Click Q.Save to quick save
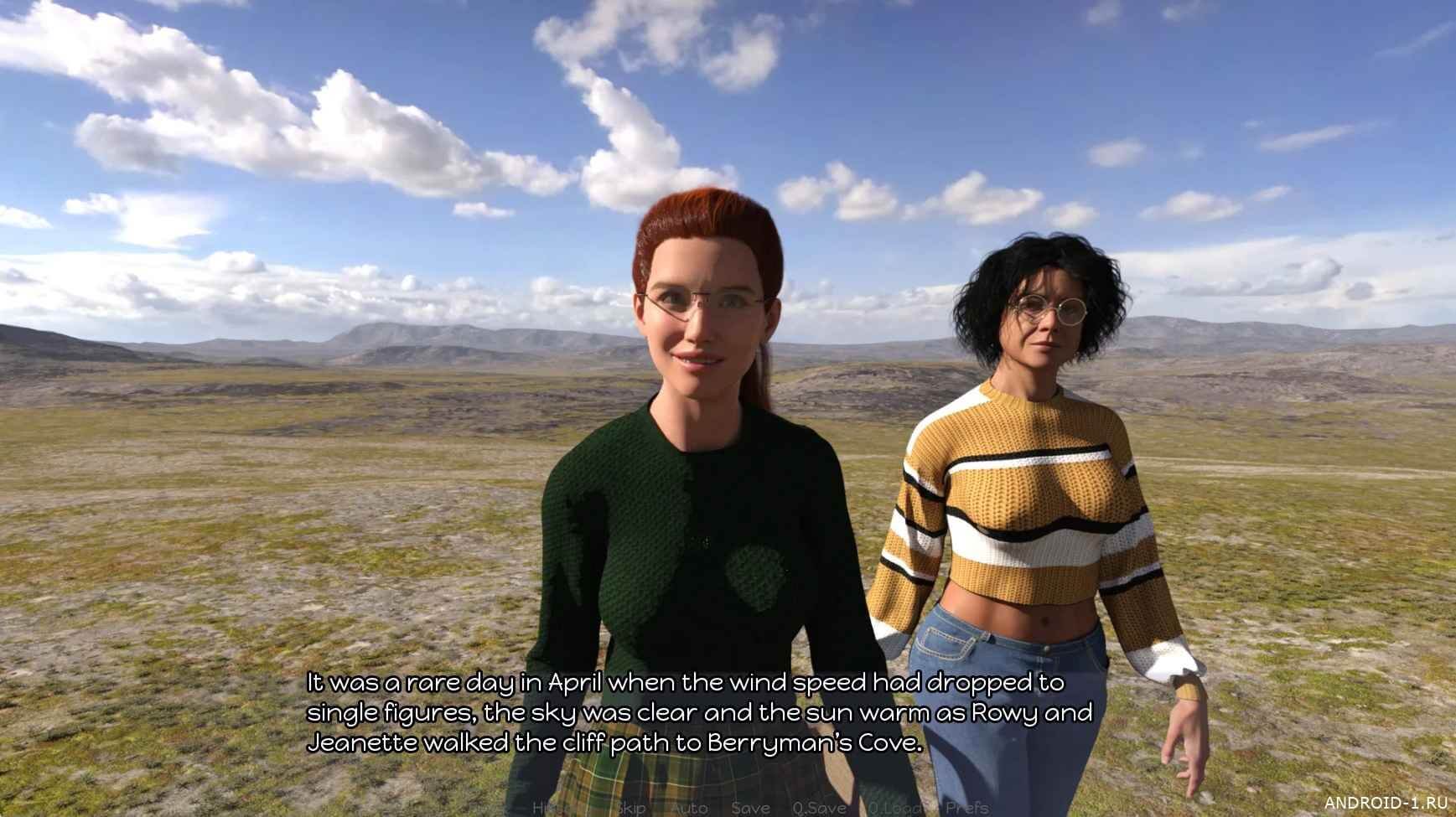The height and width of the screenshot is (817, 1456). point(819,808)
